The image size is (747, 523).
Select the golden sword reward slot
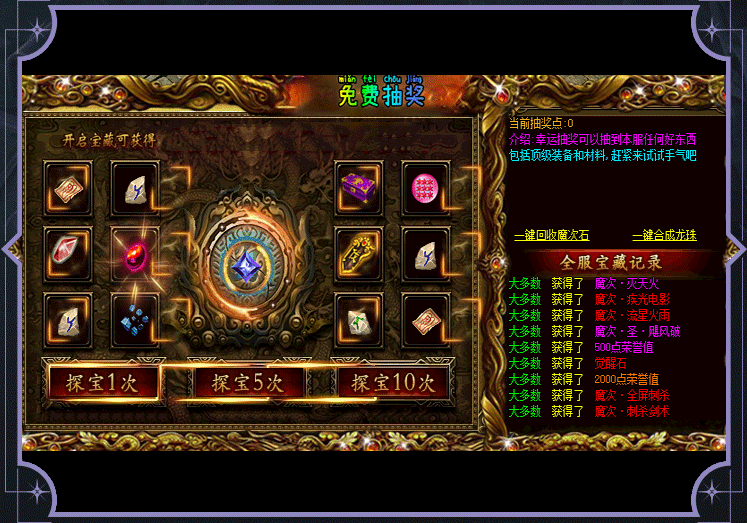[359, 253]
